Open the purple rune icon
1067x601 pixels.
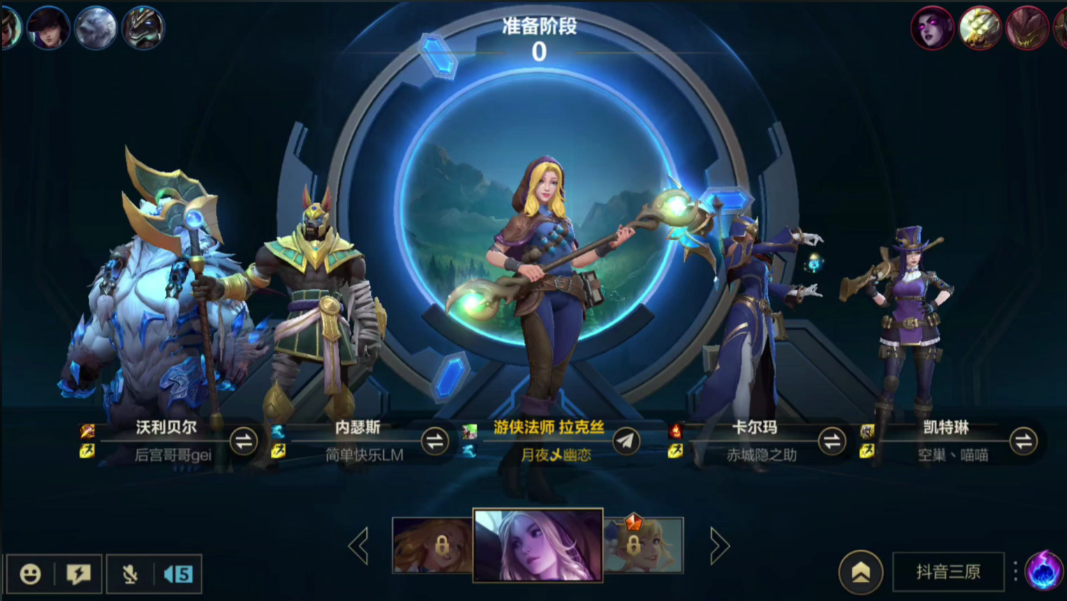pyautogui.click(x=1044, y=570)
